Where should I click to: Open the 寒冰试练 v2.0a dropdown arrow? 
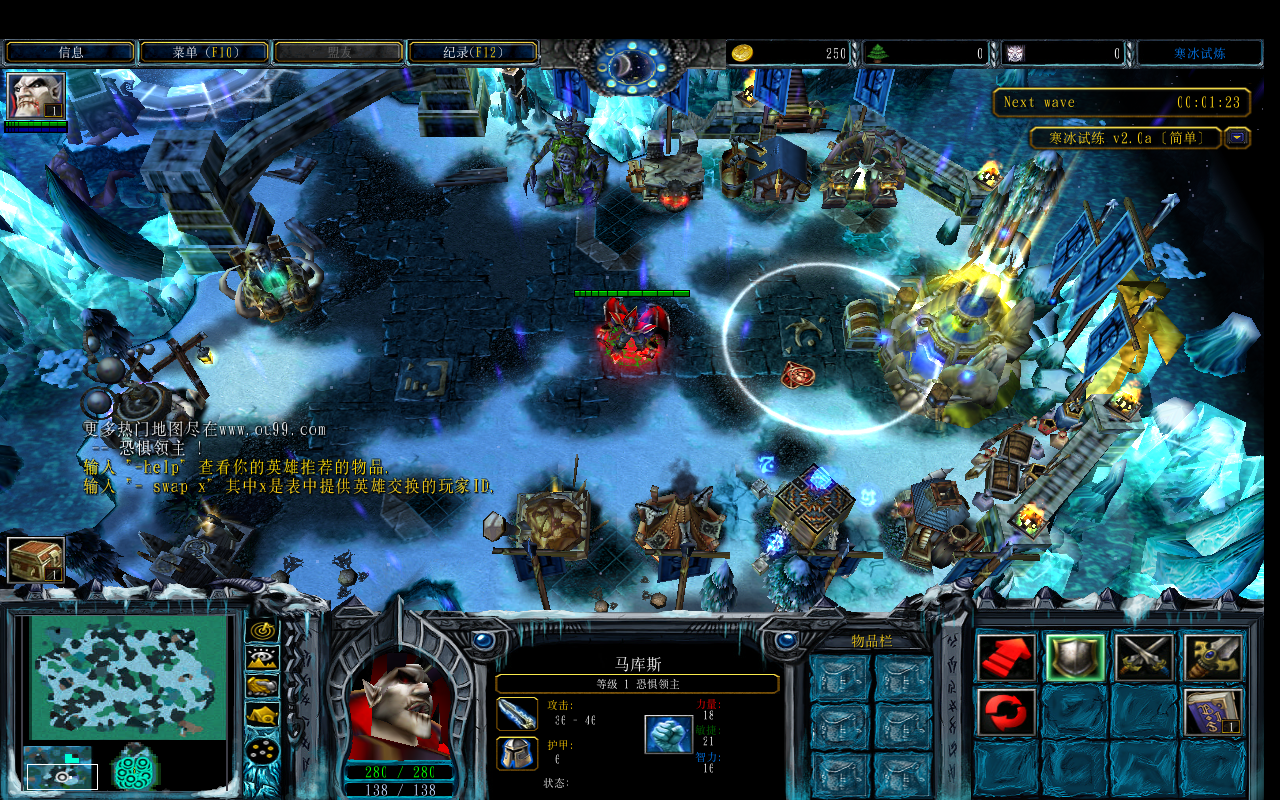click(1236, 138)
